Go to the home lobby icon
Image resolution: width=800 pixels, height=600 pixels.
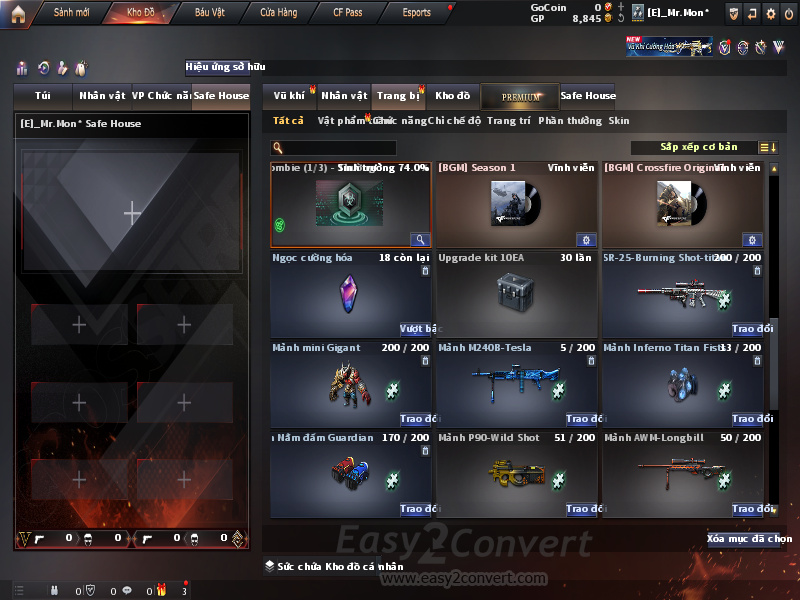(17, 13)
